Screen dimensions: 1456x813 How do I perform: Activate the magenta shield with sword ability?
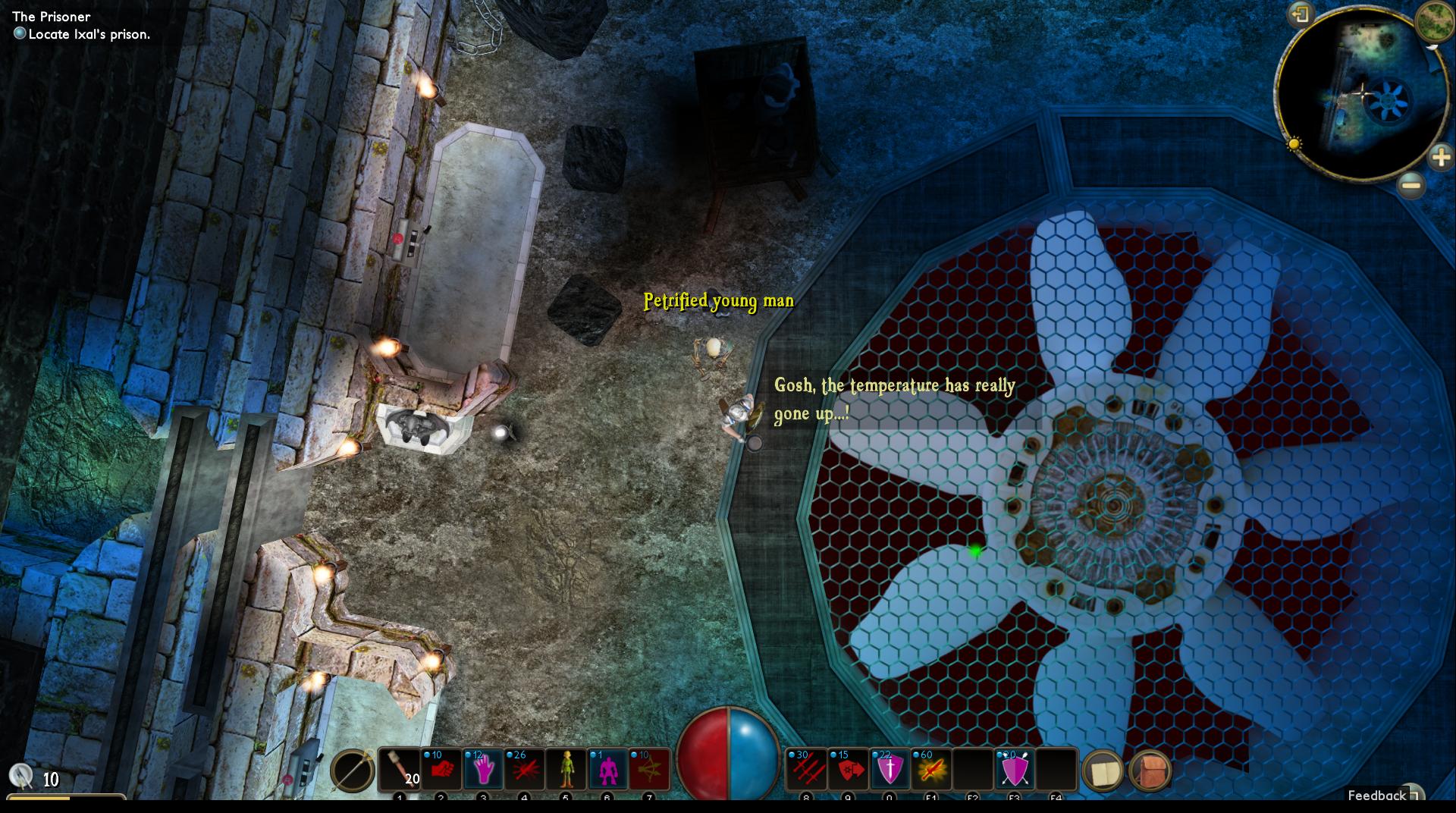point(890,770)
